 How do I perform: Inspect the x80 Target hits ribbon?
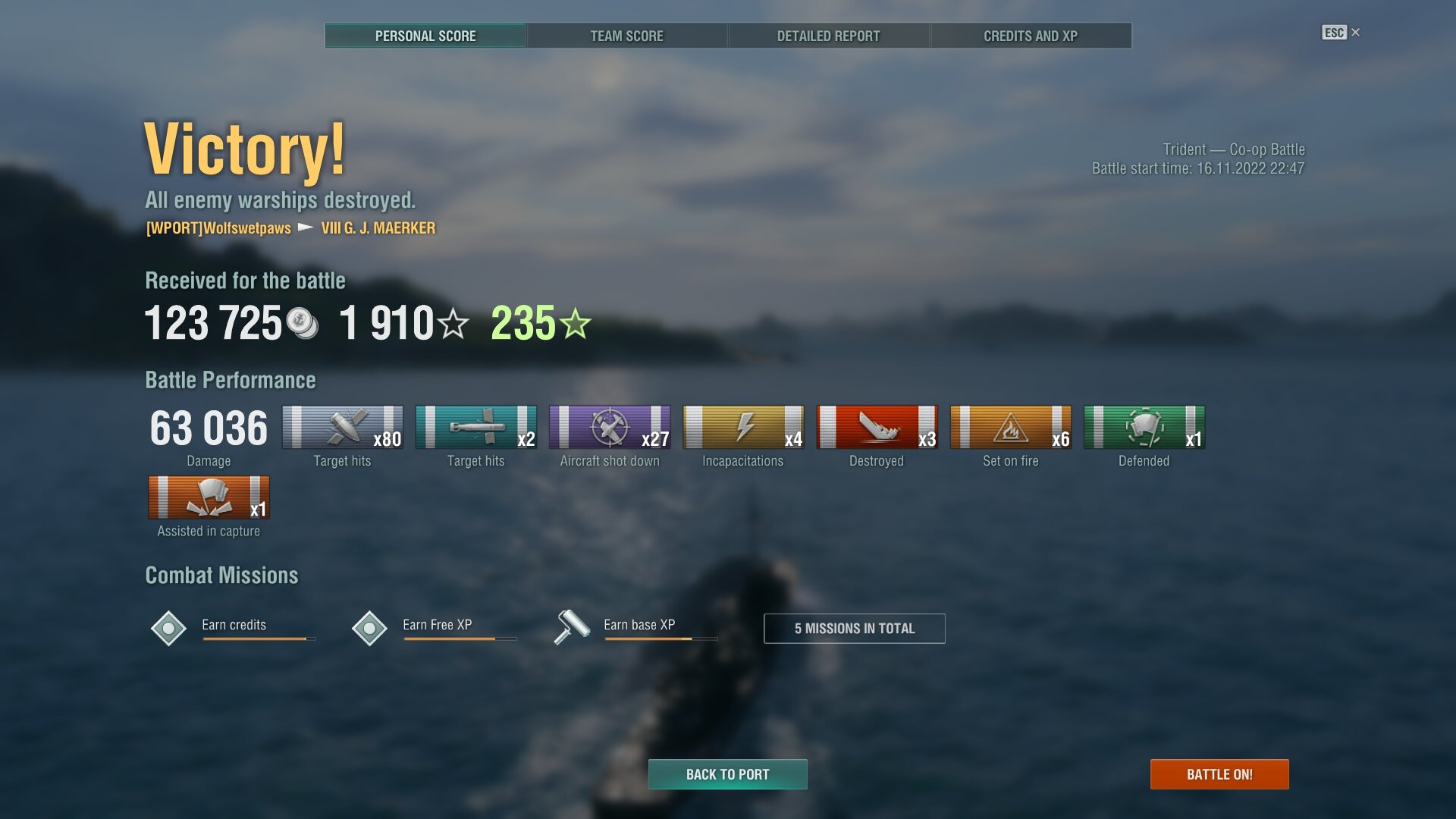click(x=343, y=428)
